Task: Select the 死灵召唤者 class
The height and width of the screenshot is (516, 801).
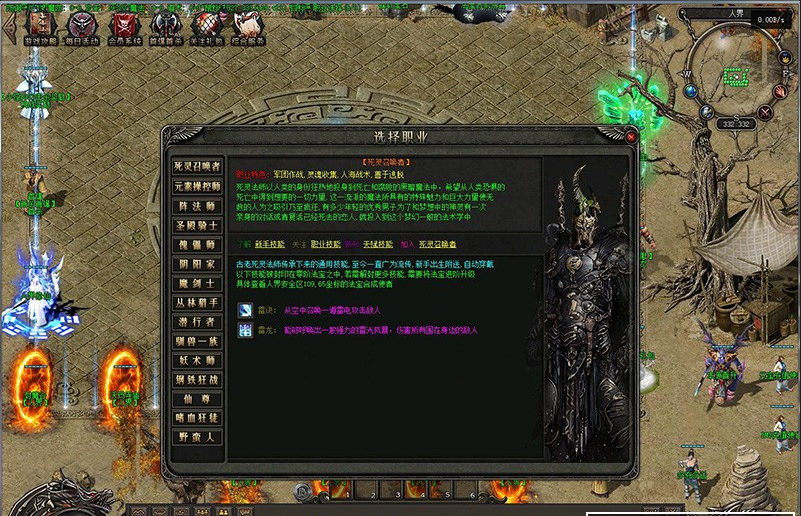Action: pyautogui.click(x=196, y=166)
